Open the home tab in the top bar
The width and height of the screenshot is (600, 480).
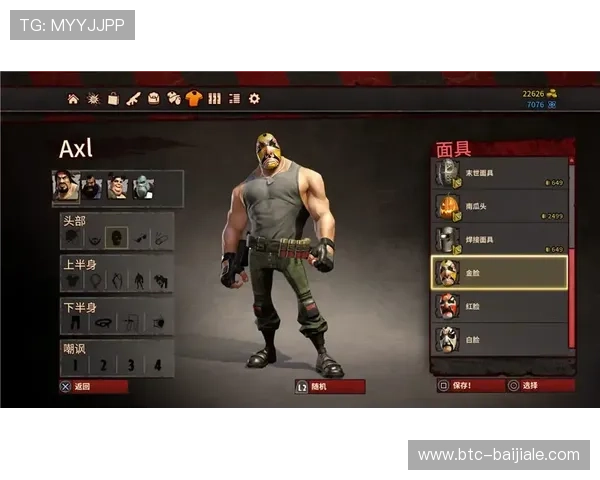point(73,99)
